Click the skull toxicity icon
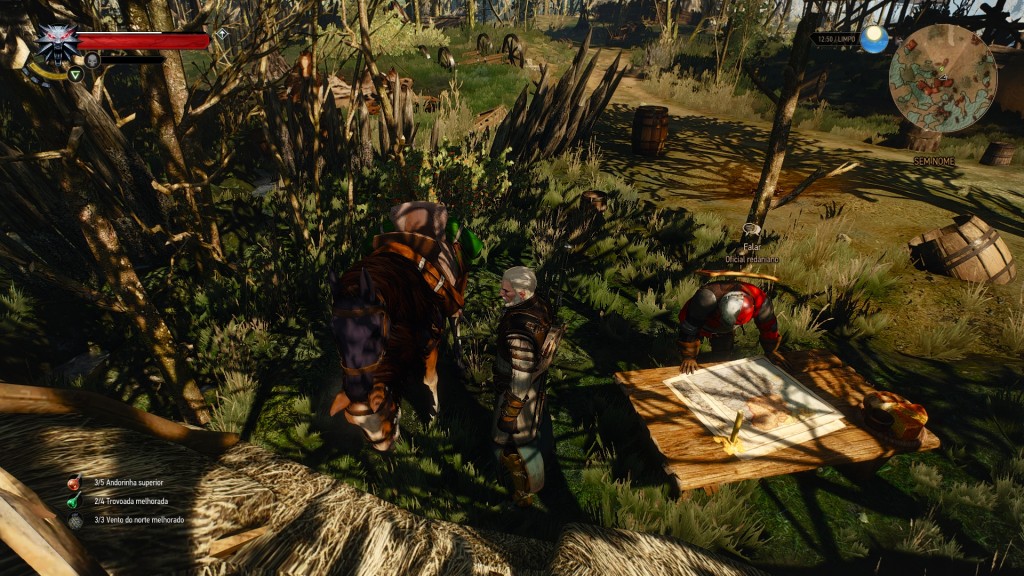 pos(92,60)
